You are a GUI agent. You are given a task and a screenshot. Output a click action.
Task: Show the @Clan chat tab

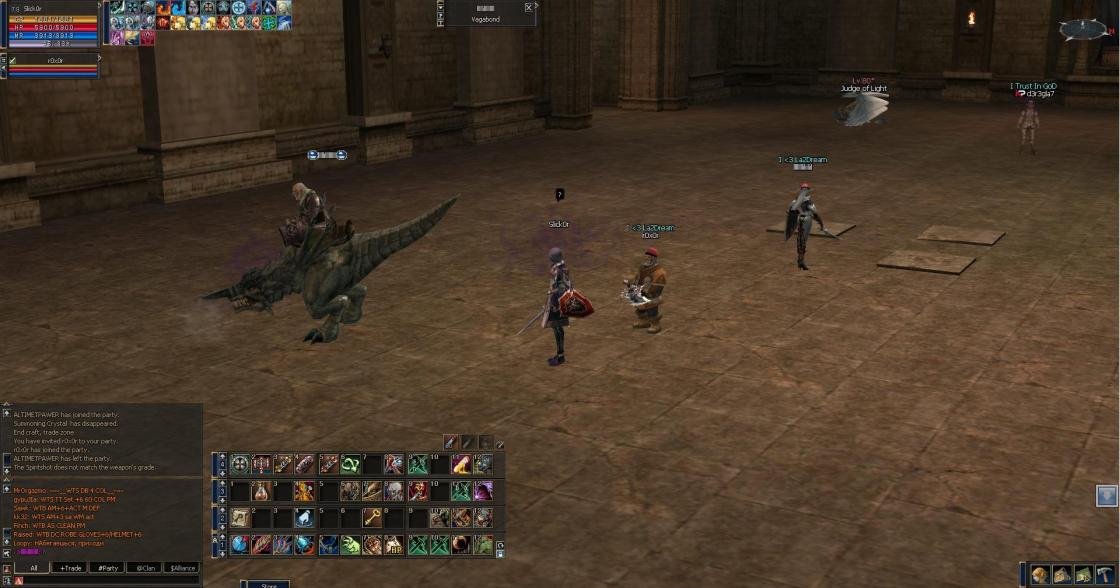tap(144, 568)
